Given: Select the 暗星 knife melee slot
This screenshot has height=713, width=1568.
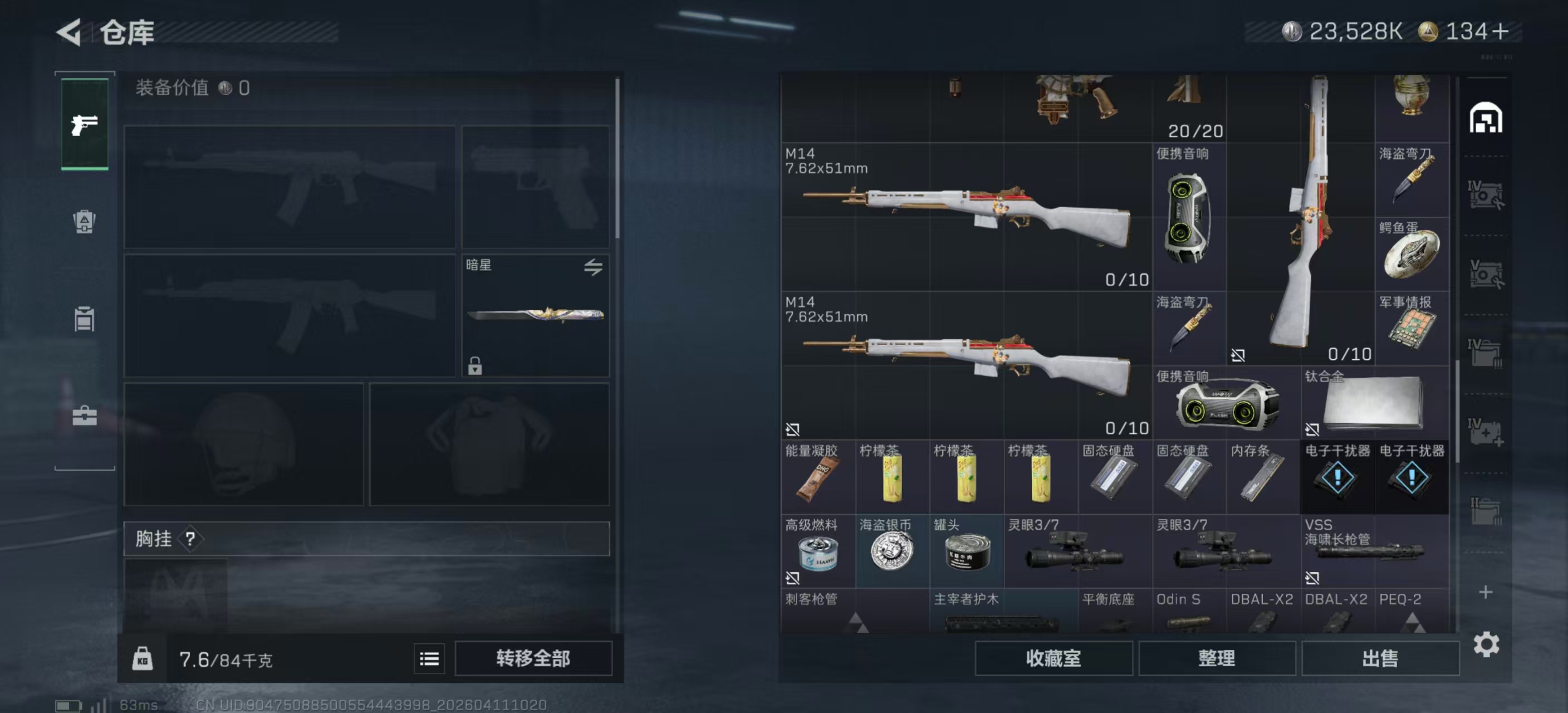Looking at the screenshot, I should (535, 315).
